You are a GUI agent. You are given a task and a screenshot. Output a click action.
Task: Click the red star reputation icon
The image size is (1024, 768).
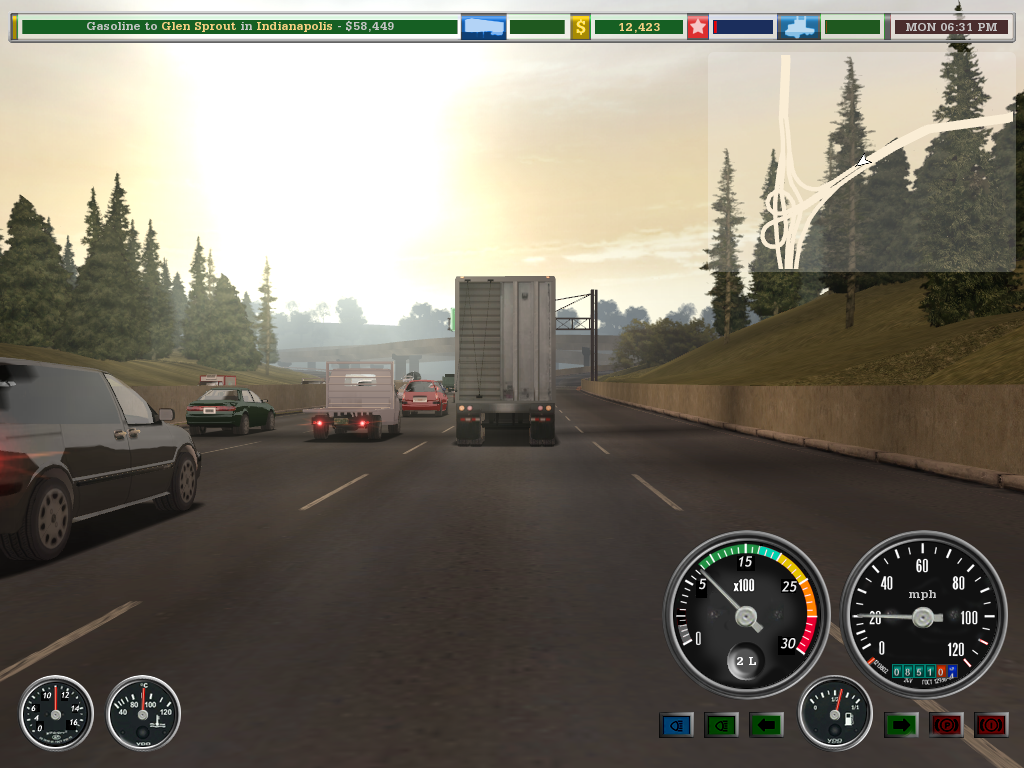tap(697, 27)
